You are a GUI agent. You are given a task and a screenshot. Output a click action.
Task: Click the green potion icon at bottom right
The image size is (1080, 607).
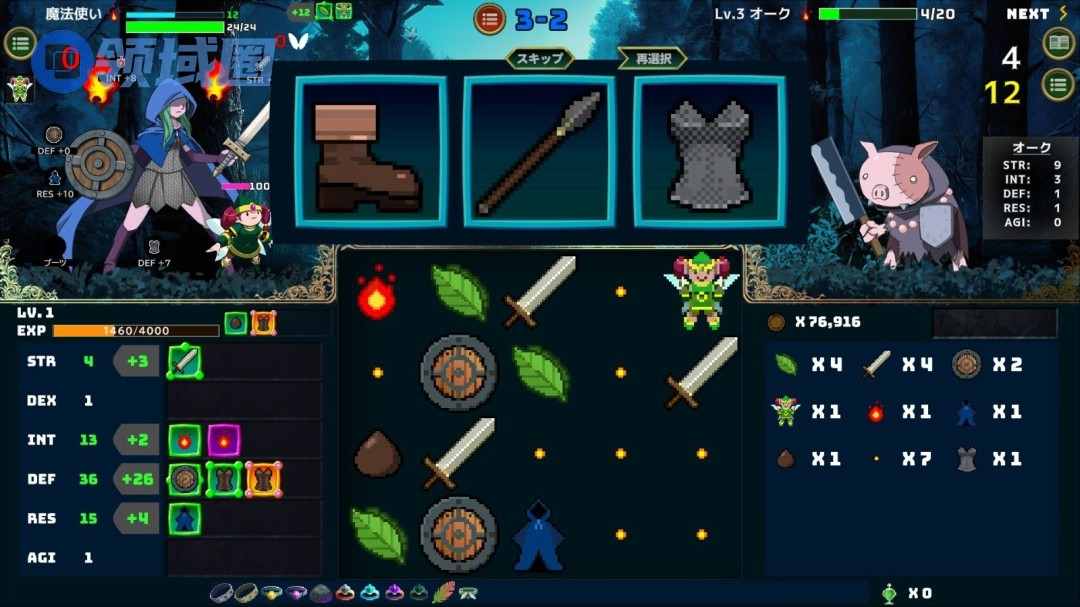click(889, 593)
